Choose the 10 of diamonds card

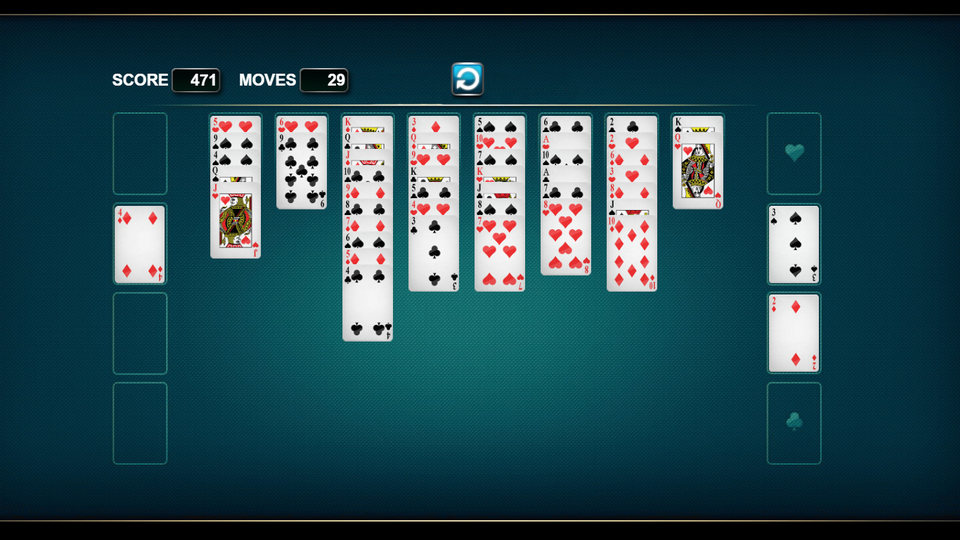click(x=631, y=255)
